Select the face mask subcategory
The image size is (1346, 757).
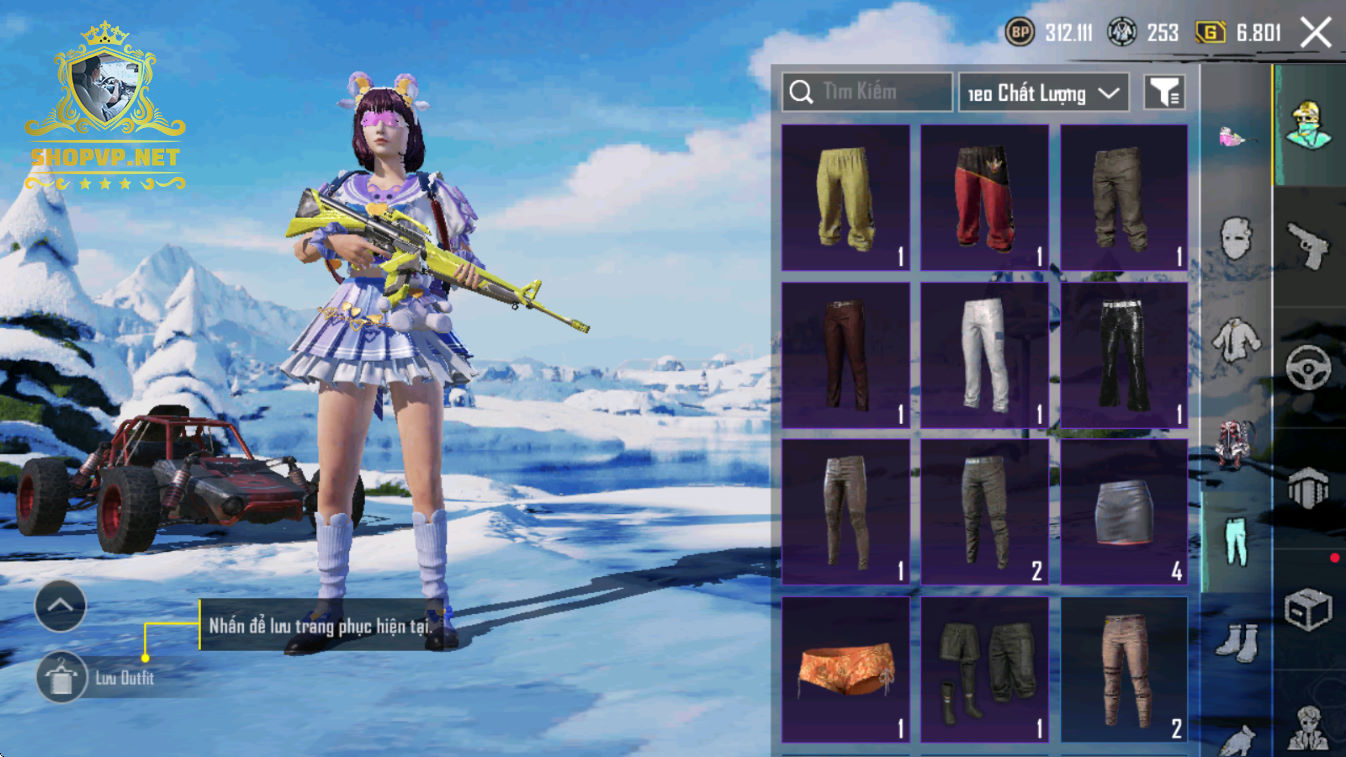[x=1236, y=238]
